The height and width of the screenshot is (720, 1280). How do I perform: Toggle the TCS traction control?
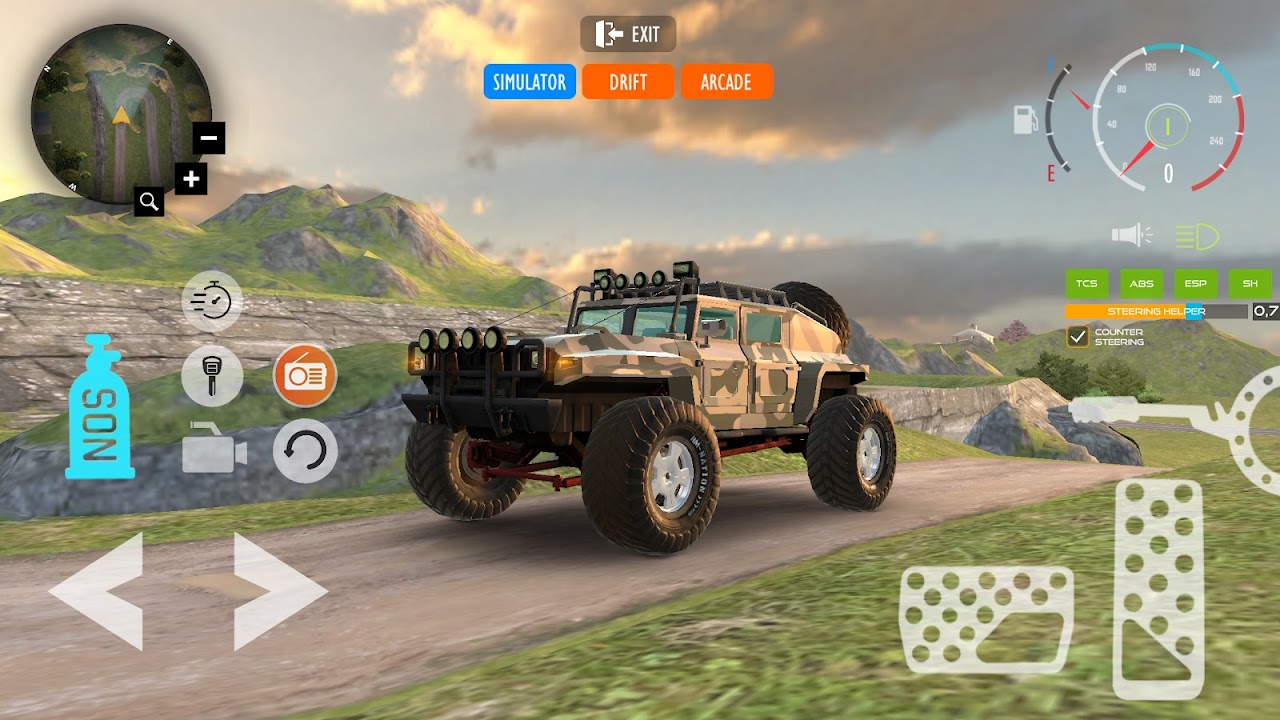point(1087,283)
